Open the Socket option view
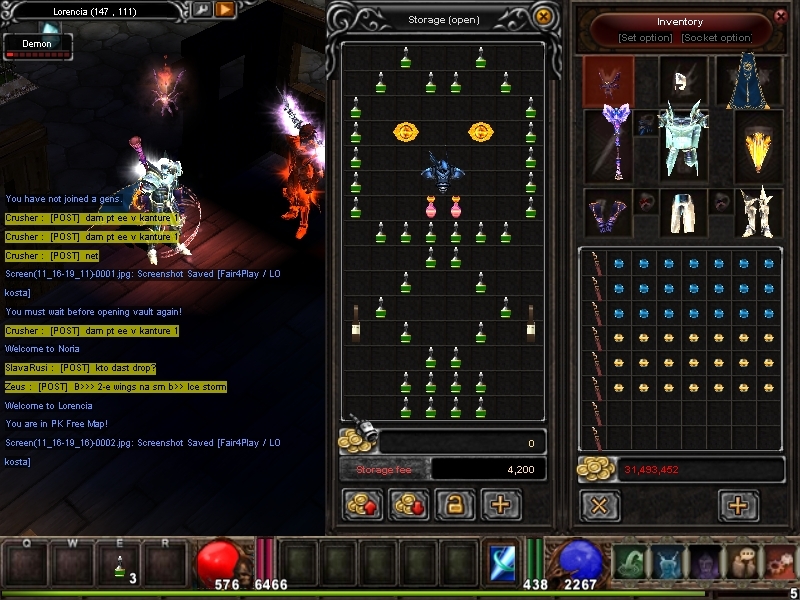Image resolution: width=800 pixels, height=600 pixels. click(x=716, y=38)
